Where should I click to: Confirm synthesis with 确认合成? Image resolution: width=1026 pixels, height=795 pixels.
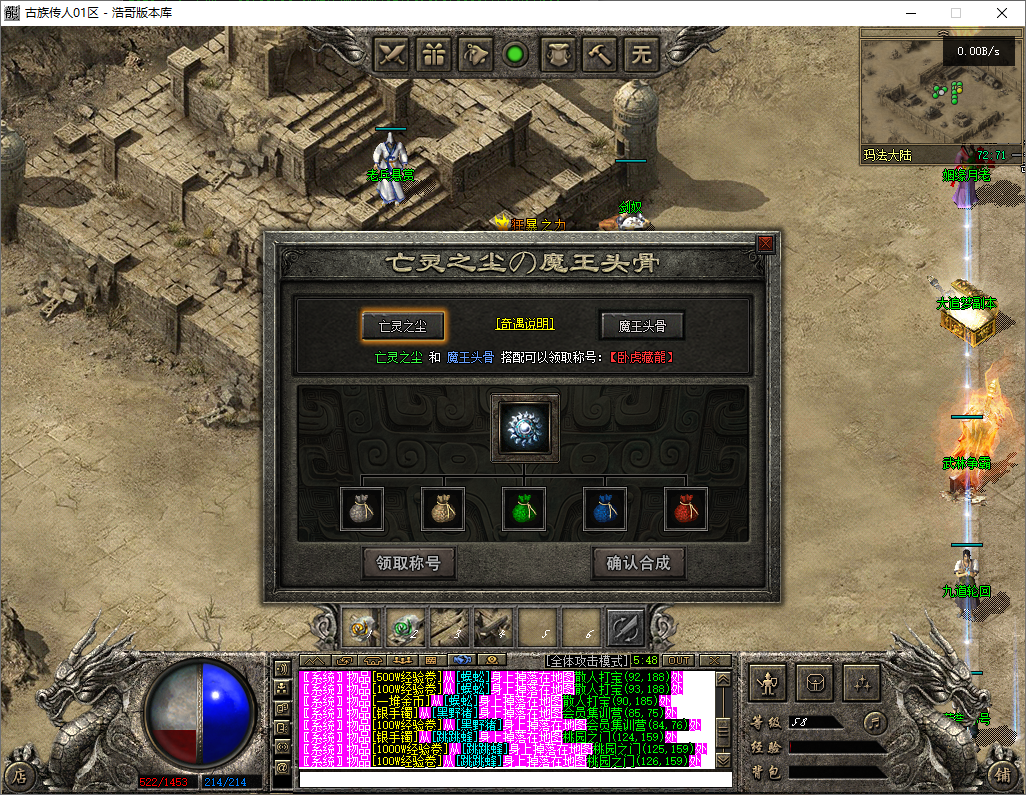pos(638,563)
